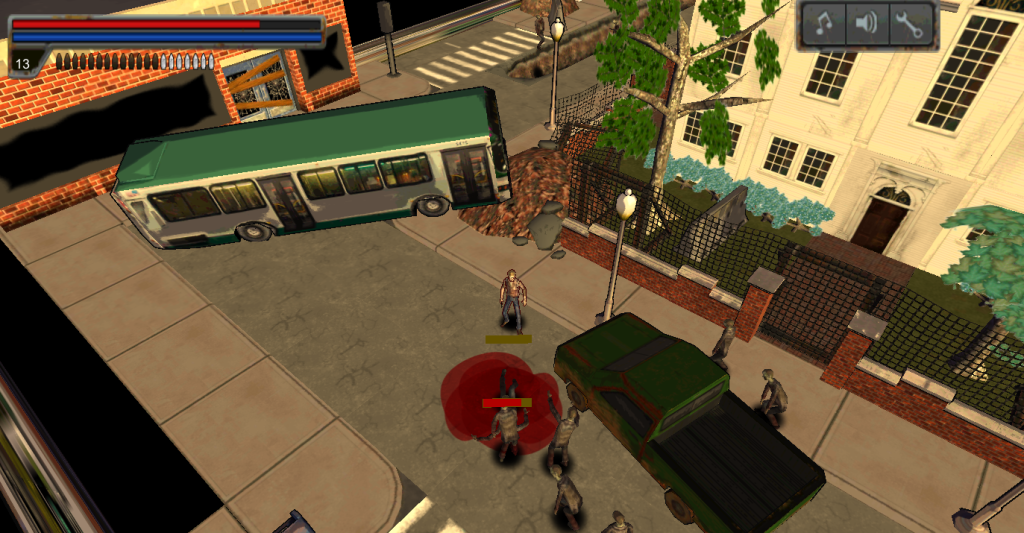Open settings with the wrench icon
The image size is (1024, 533).
pos(910,25)
